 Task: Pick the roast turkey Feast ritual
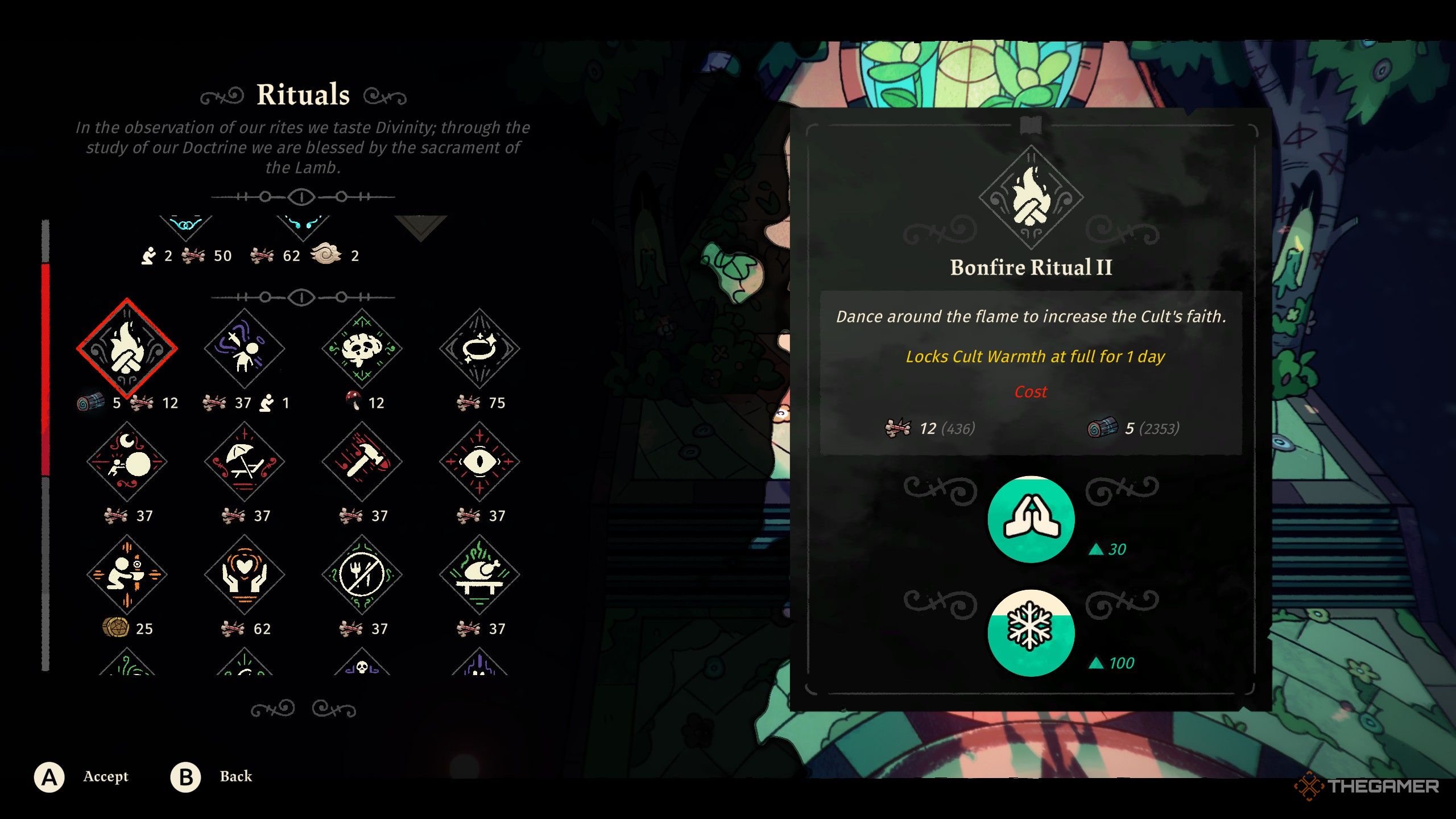point(479,574)
